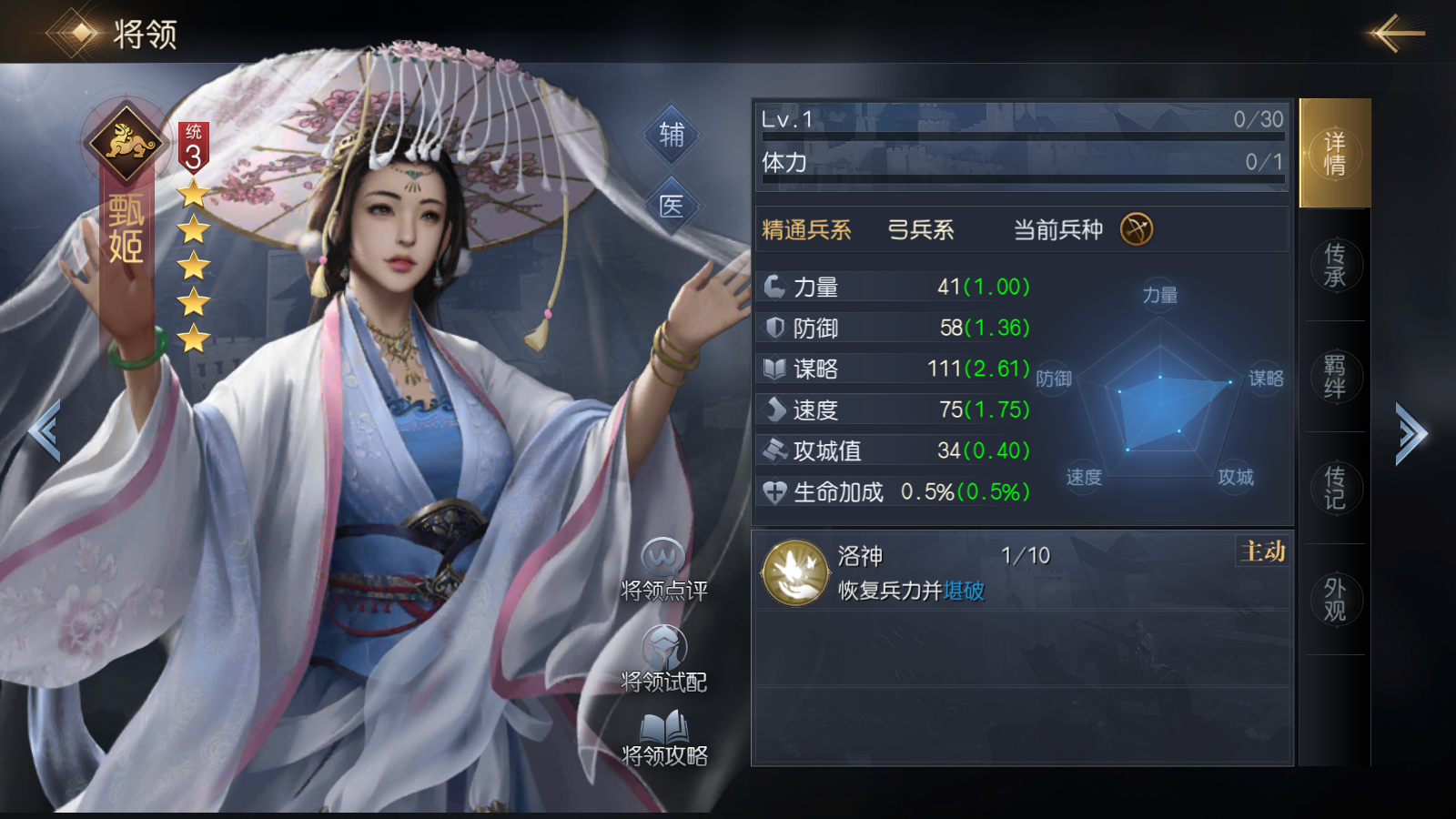
Task: Click the golden faction beast emblem near 甄姬
Action: pyautogui.click(x=126, y=141)
